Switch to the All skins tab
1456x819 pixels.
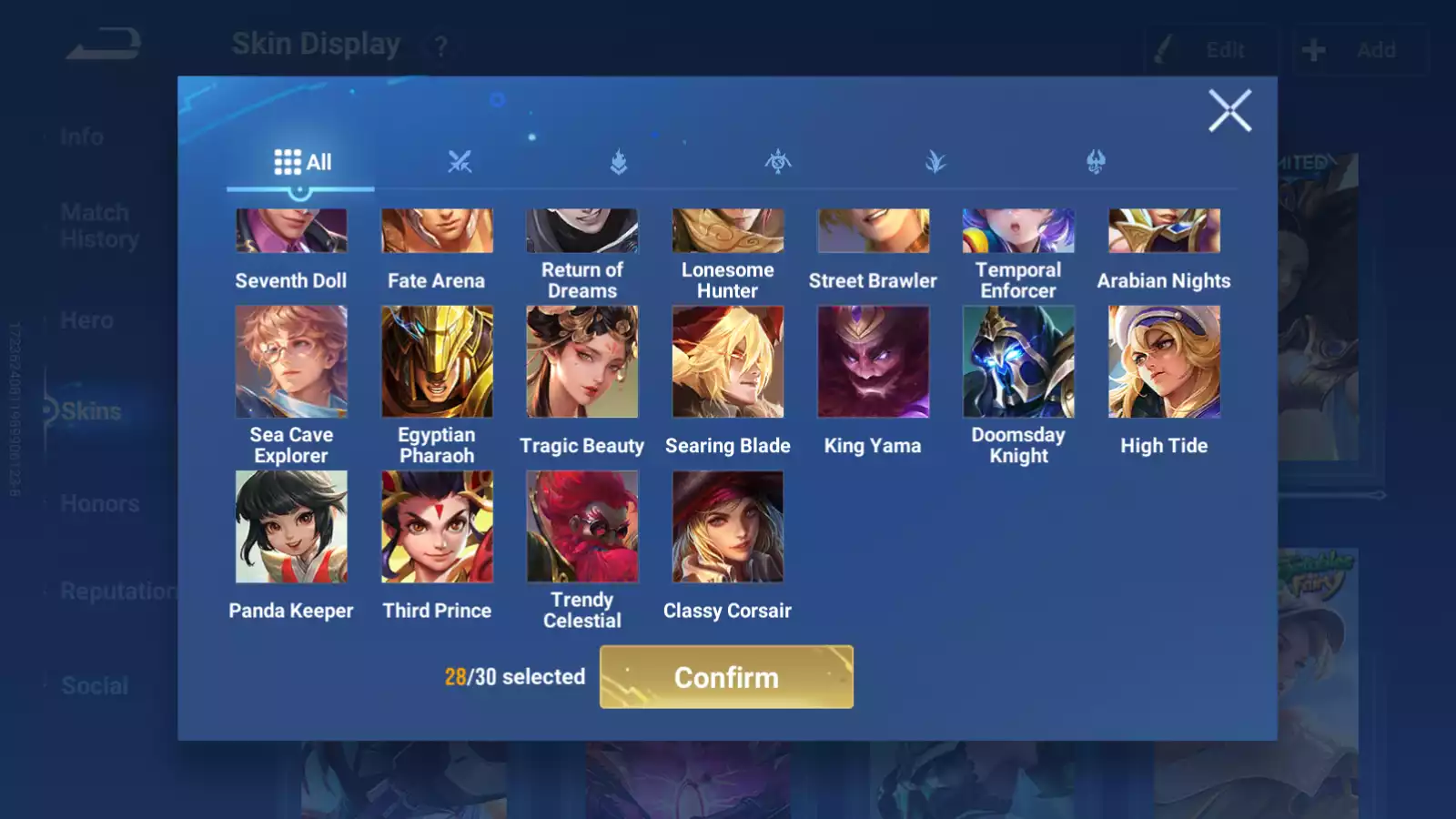click(302, 162)
